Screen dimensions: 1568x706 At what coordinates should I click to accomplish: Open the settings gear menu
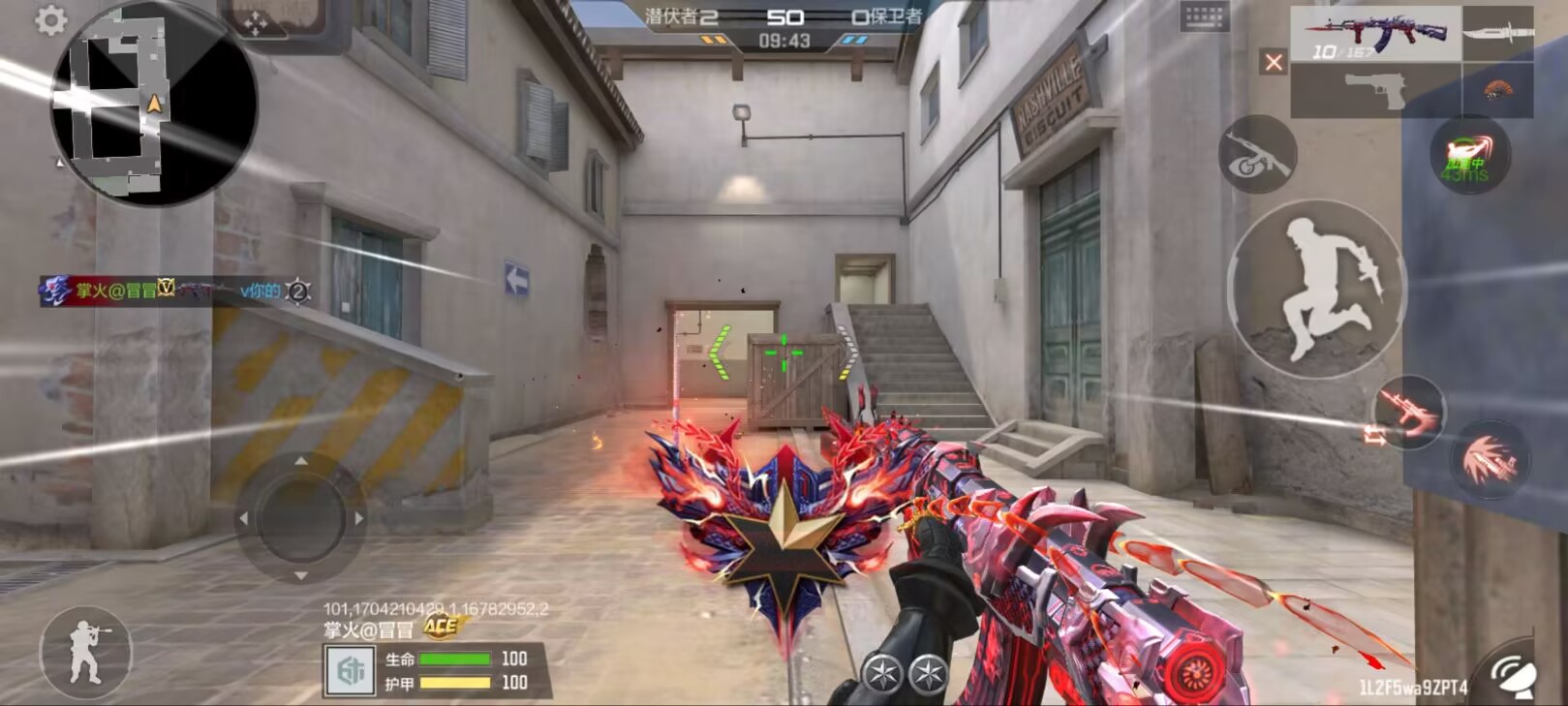51,20
